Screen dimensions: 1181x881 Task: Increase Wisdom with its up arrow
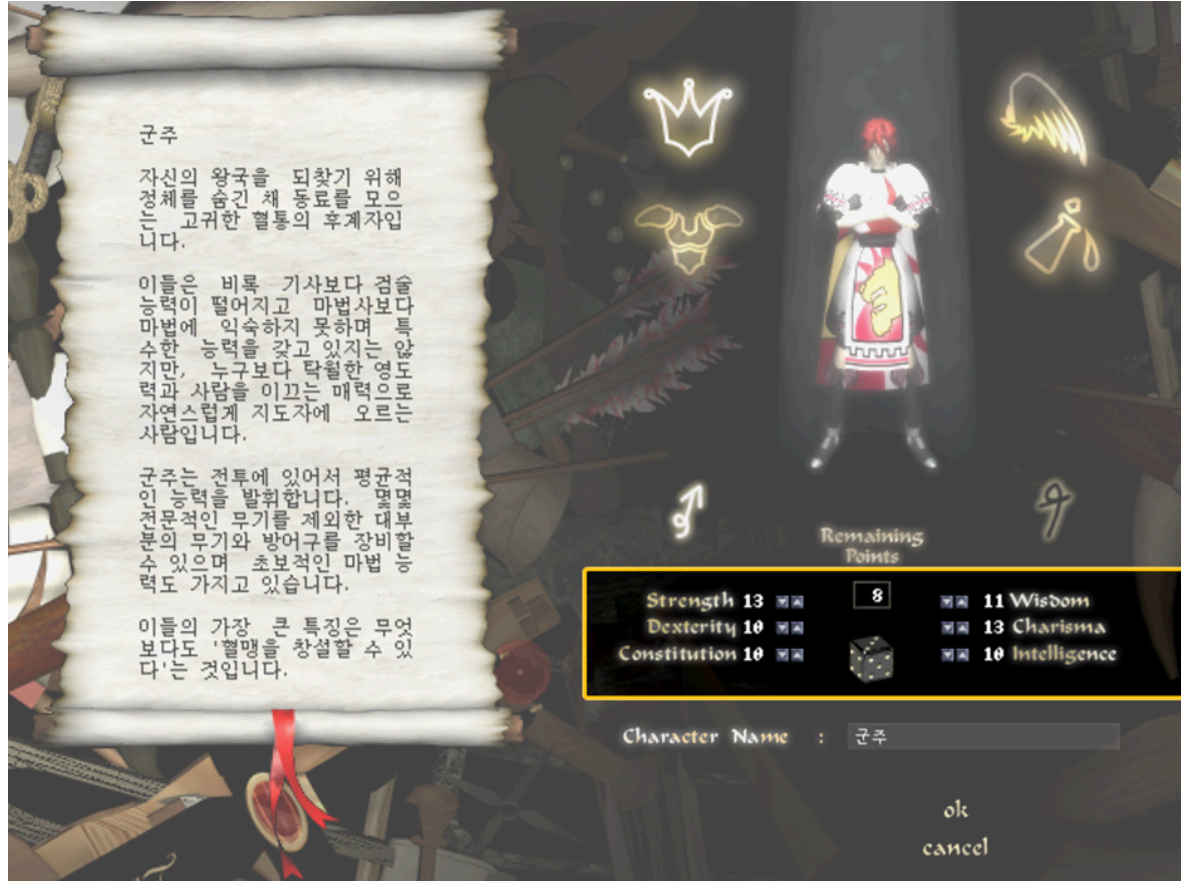(x=961, y=602)
